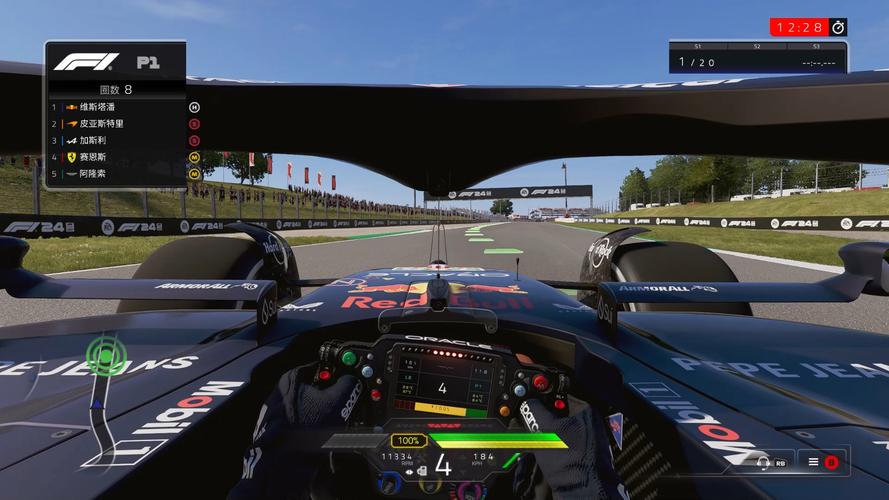Viewport: 889px width, 500px height.
Task: Open the three-line MFD menu icon
Action: 814,462
